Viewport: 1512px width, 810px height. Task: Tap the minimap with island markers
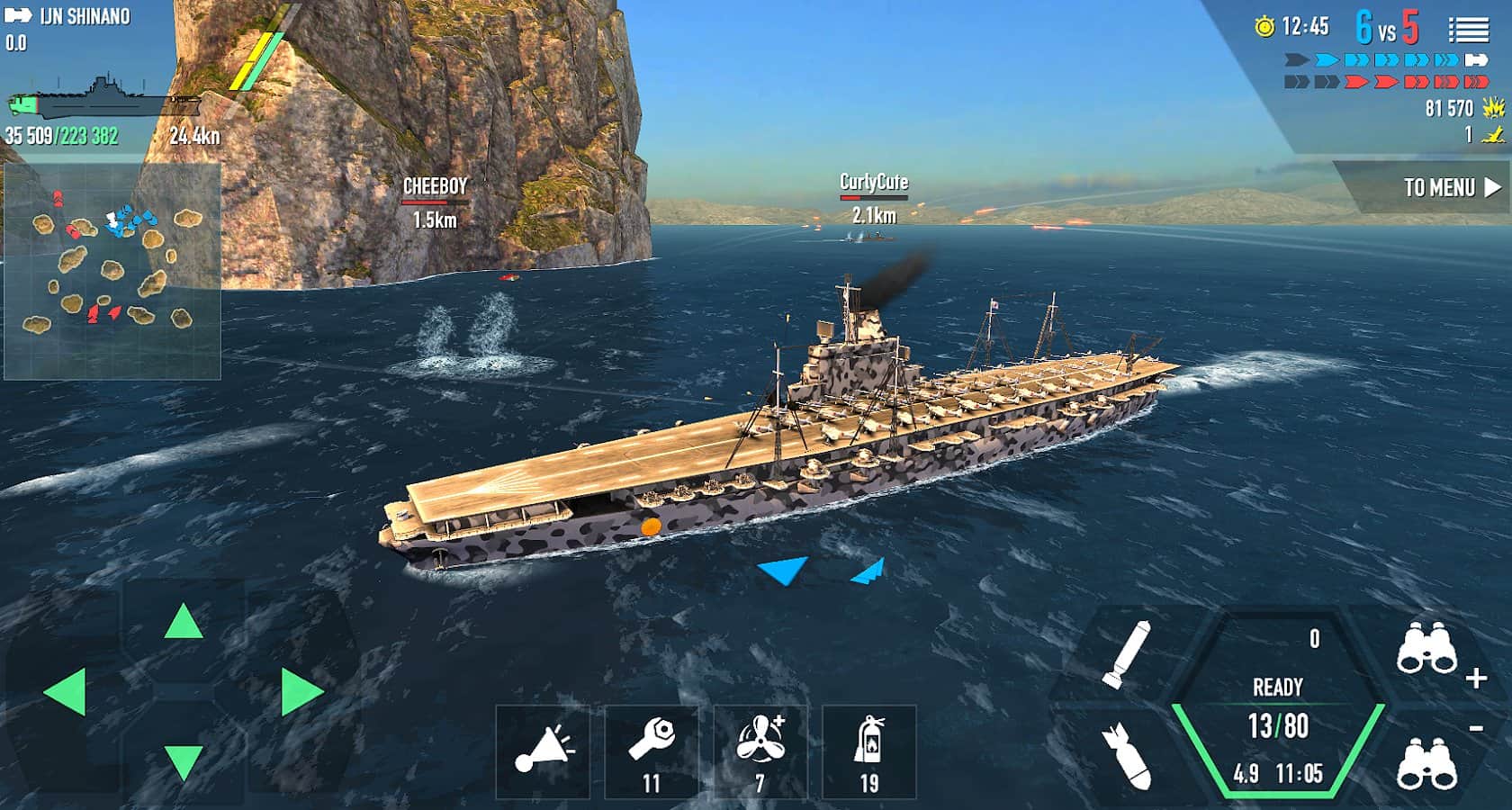112,271
